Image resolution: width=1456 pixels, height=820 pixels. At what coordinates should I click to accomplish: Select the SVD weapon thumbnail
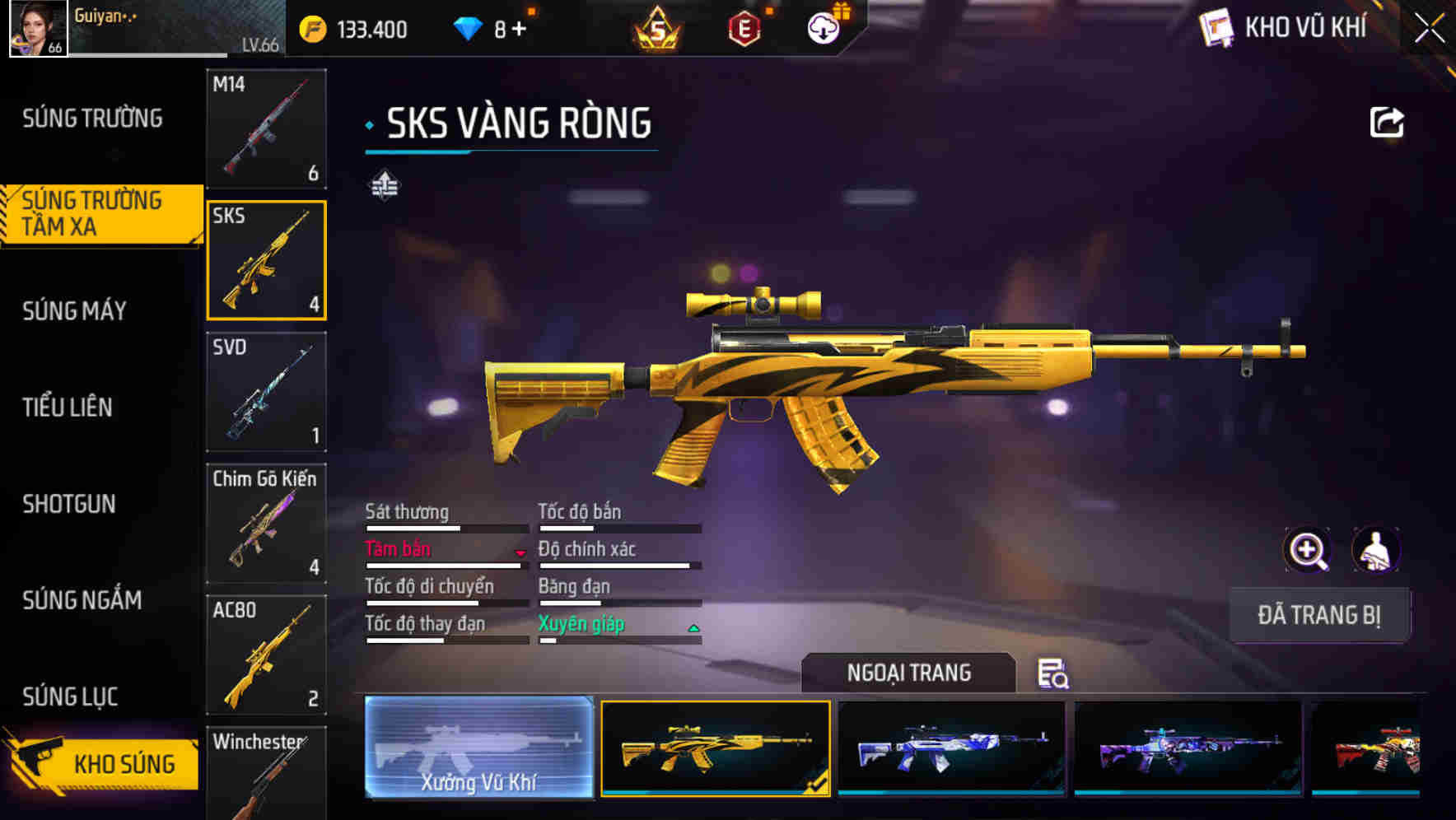pyautogui.click(x=267, y=393)
